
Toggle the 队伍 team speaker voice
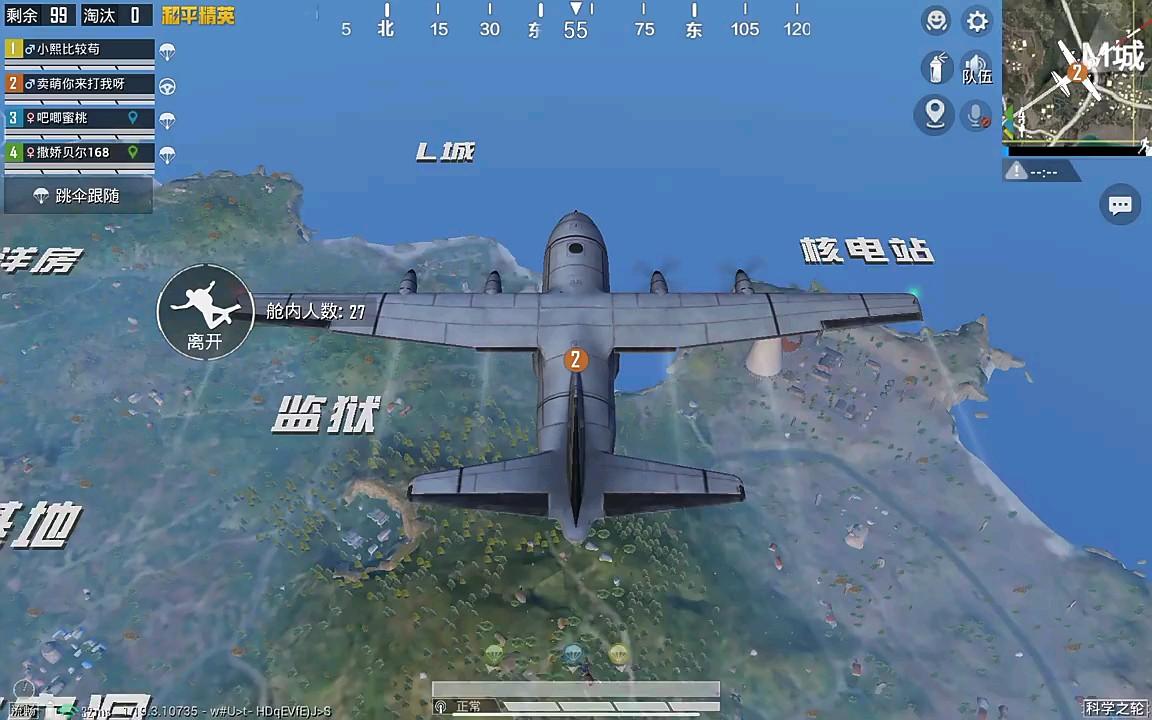tap(976, 68)
